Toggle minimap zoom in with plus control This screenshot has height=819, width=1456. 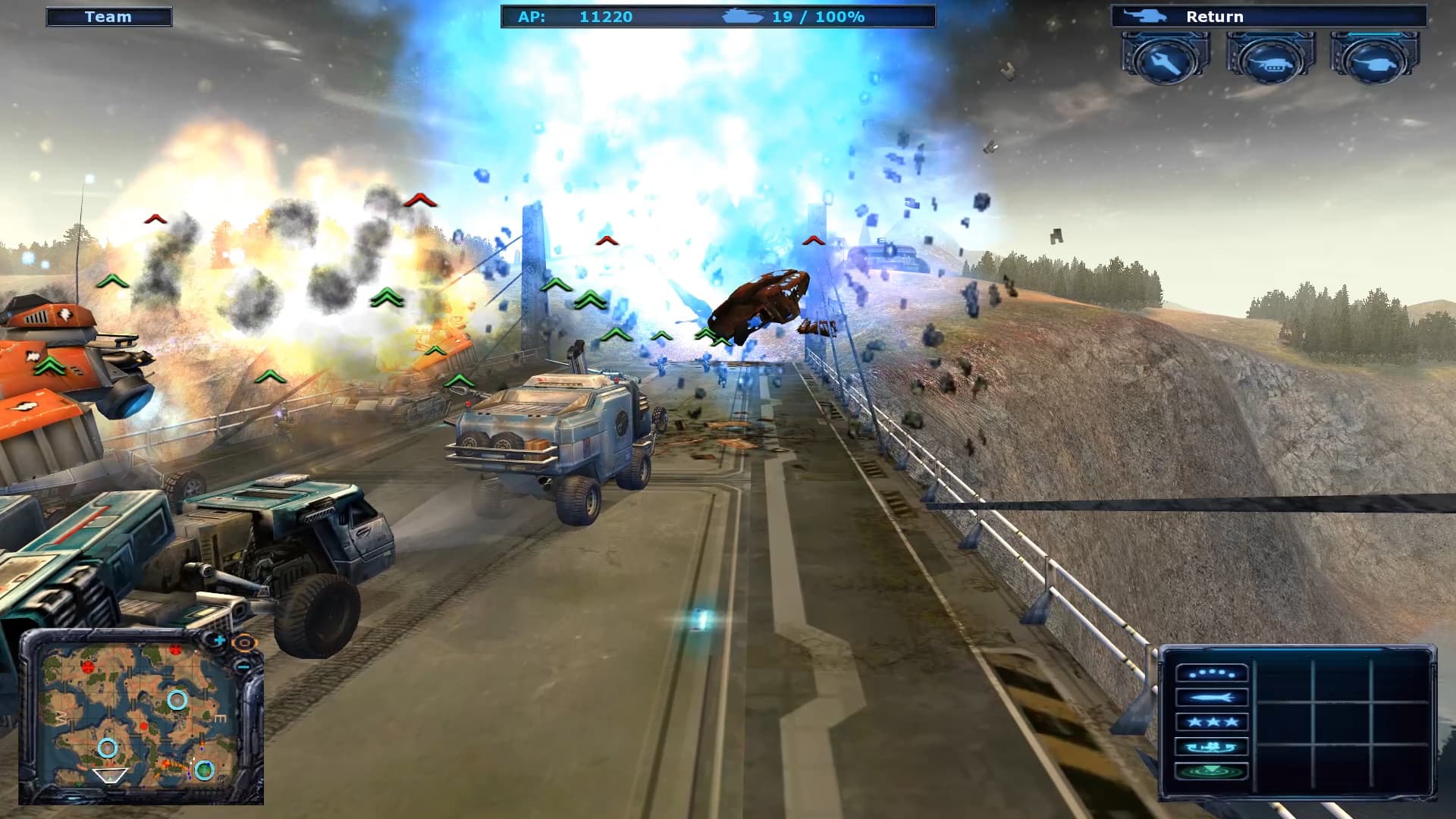pyautogui.click(x=220, y=641)
